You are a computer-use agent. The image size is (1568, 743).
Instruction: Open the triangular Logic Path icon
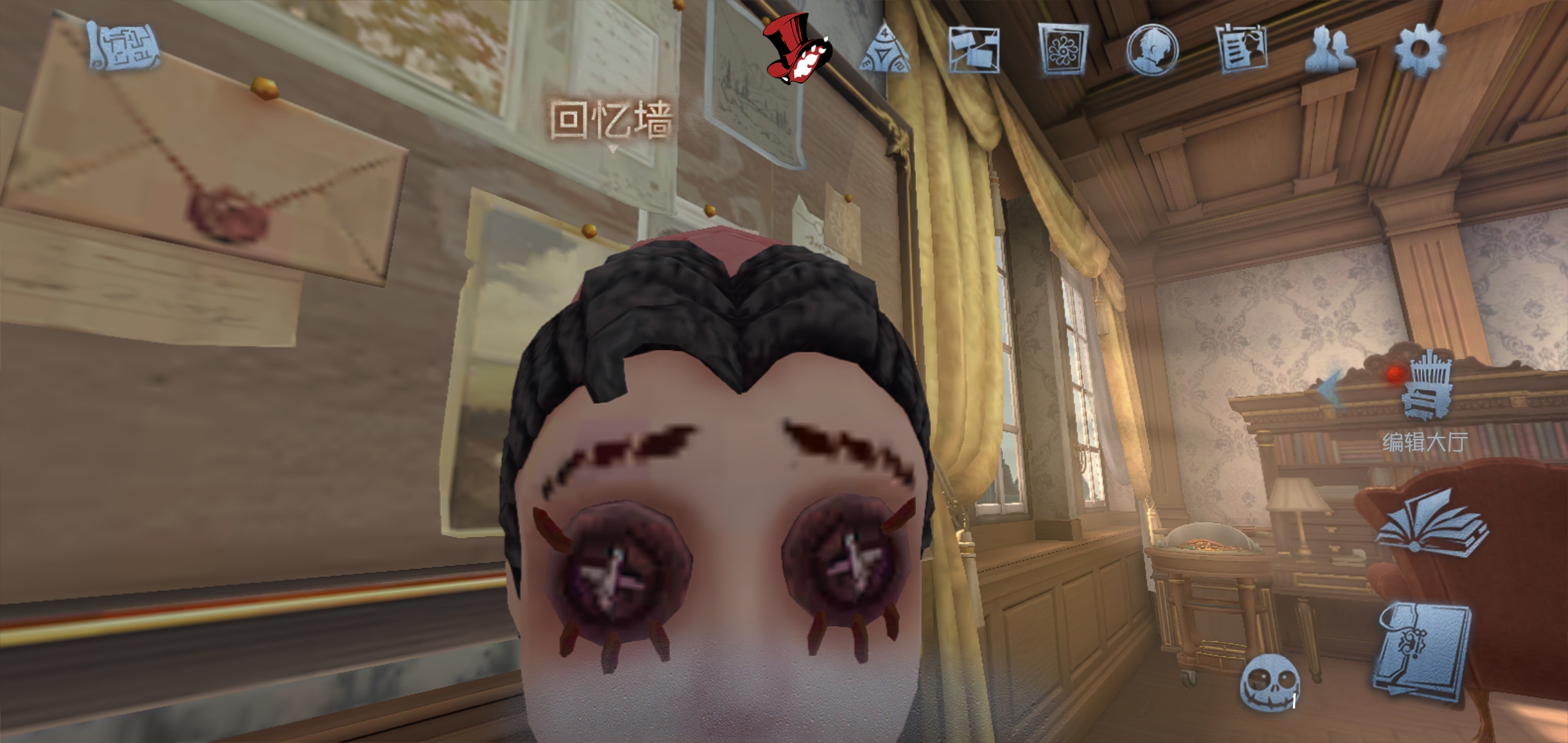click(x=886, y=50)
